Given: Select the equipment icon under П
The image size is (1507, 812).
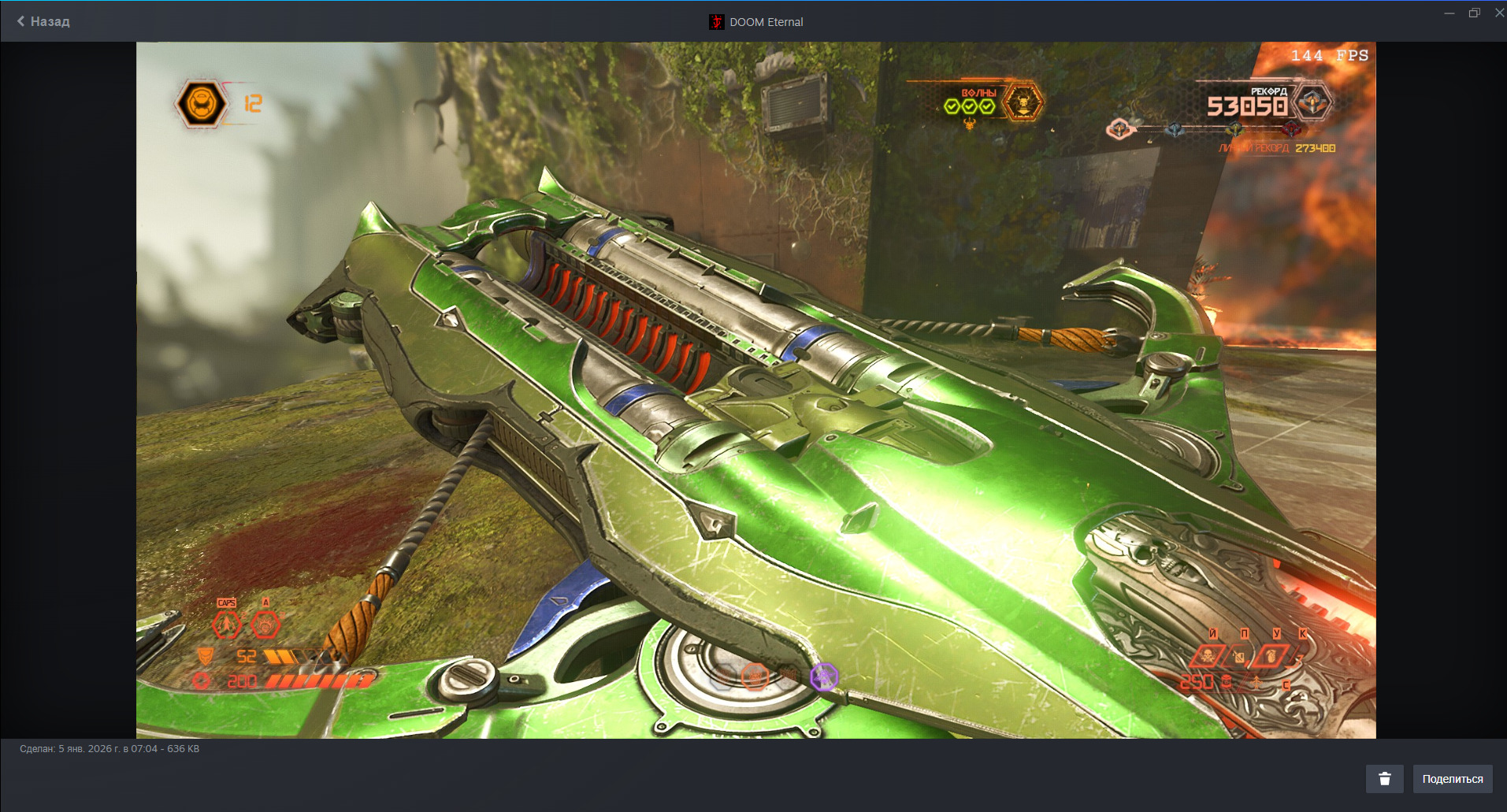Looking at the screenshot, I should (x=1240, y=656).
